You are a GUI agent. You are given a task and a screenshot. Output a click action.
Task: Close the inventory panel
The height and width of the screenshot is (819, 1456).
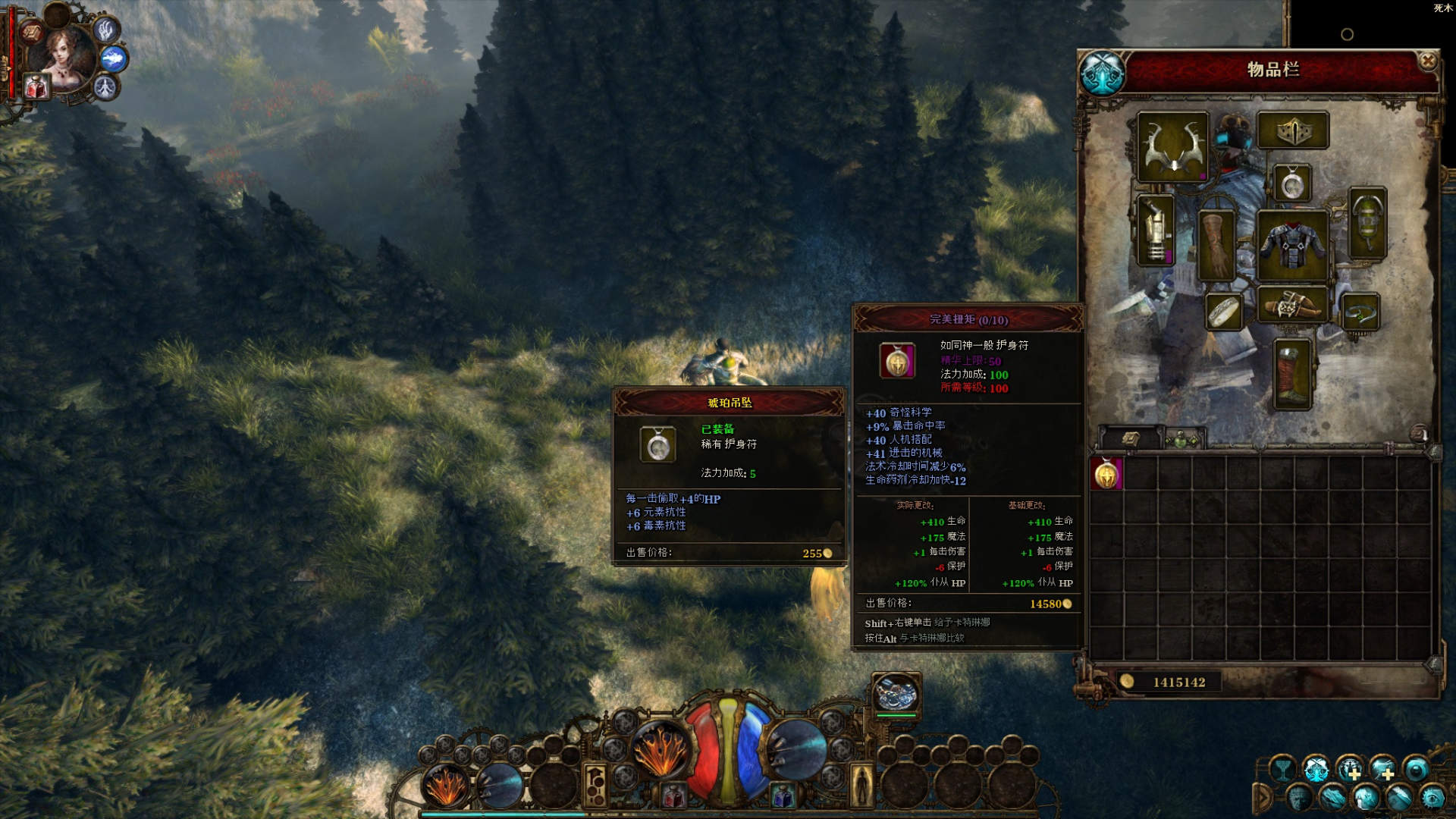1427,61
